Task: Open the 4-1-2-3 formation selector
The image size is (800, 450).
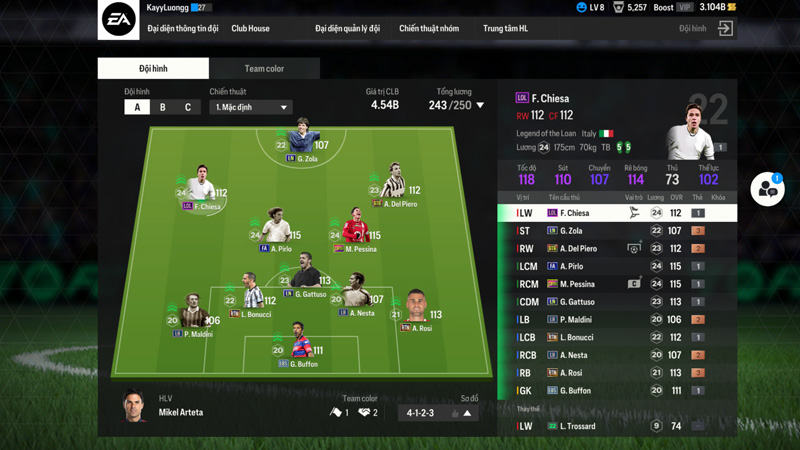Action: [438, 413]
